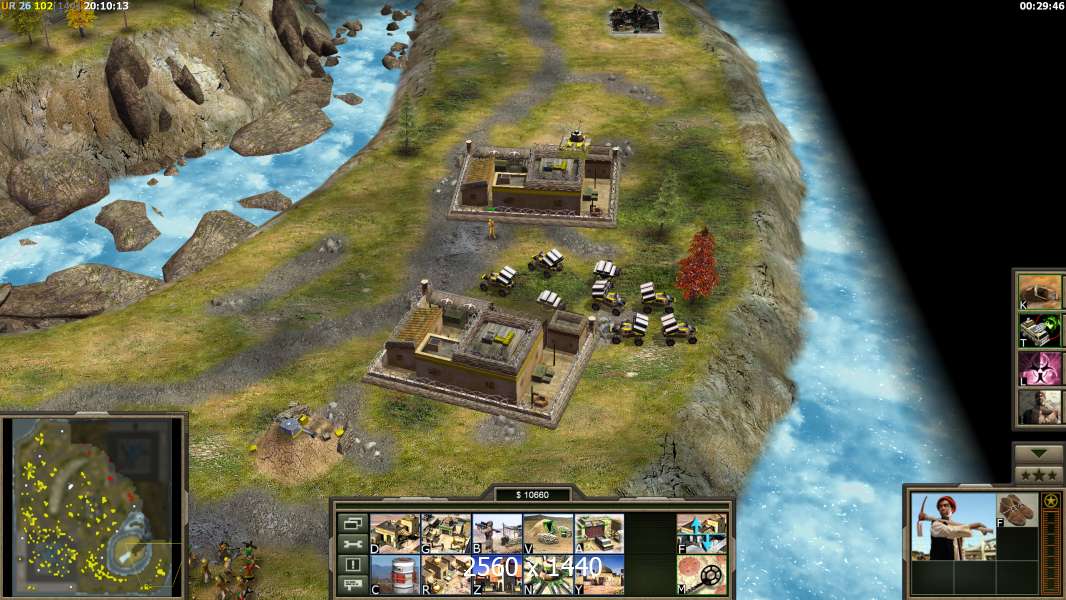Screen dimensions: 1066x600
Task: Click the exclamation mark button
Action: [x=351, y=564]
